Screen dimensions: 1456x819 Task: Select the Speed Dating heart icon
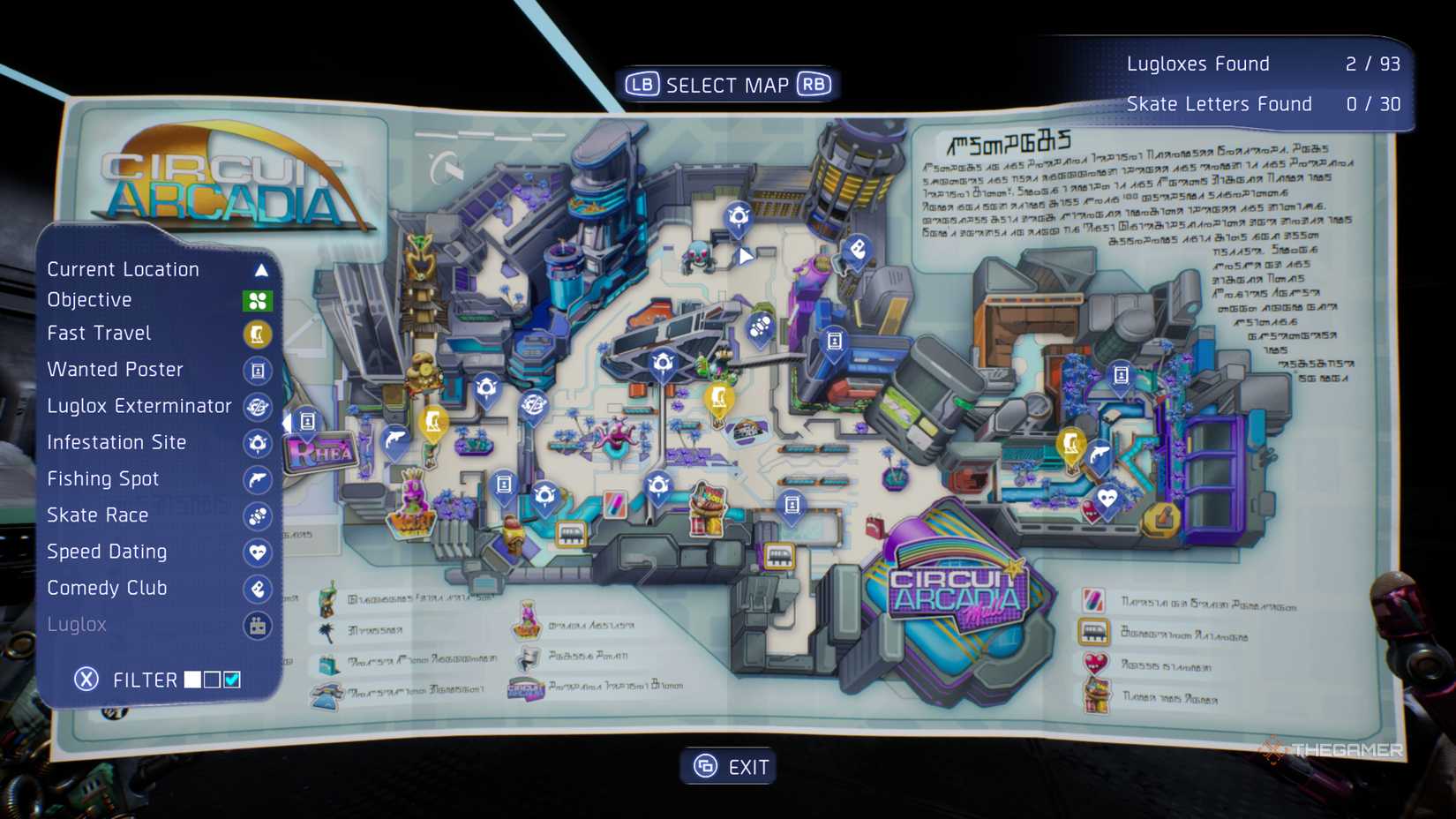[x=258, y=552]
